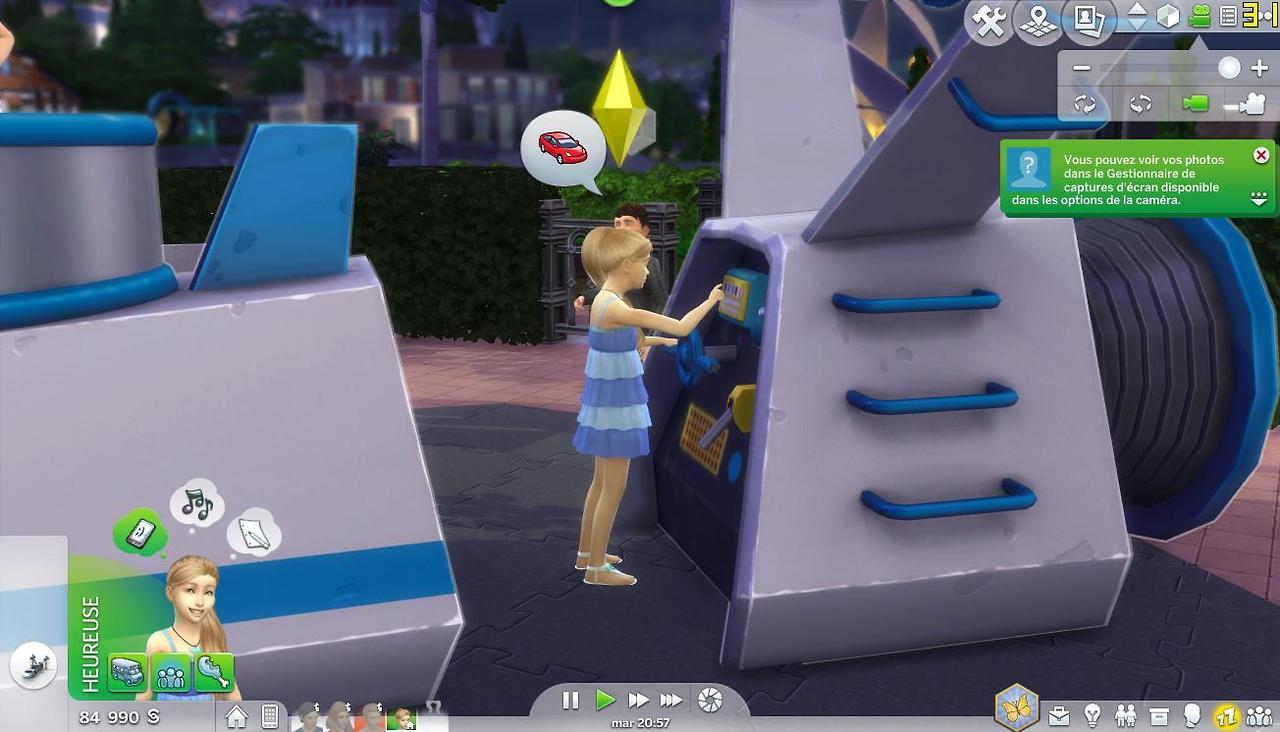Close the green photo hint notification
This screenshot has height=732, width=1280.
[x=1261, y=155]
